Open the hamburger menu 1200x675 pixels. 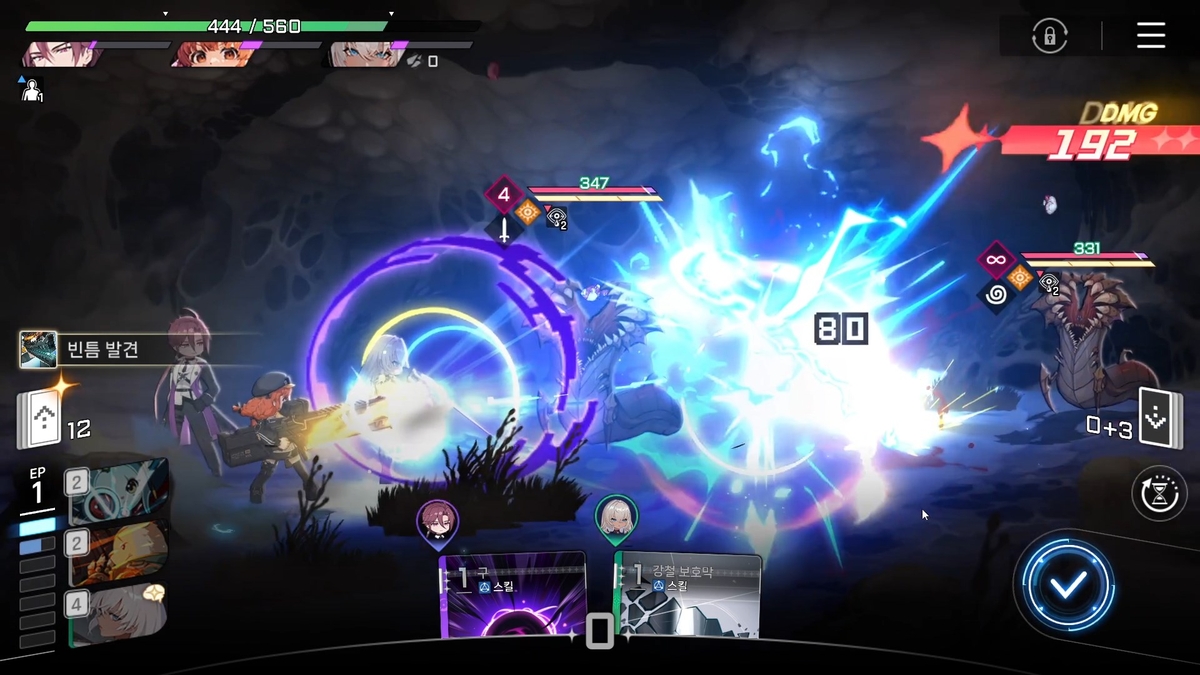[1151, 36]
